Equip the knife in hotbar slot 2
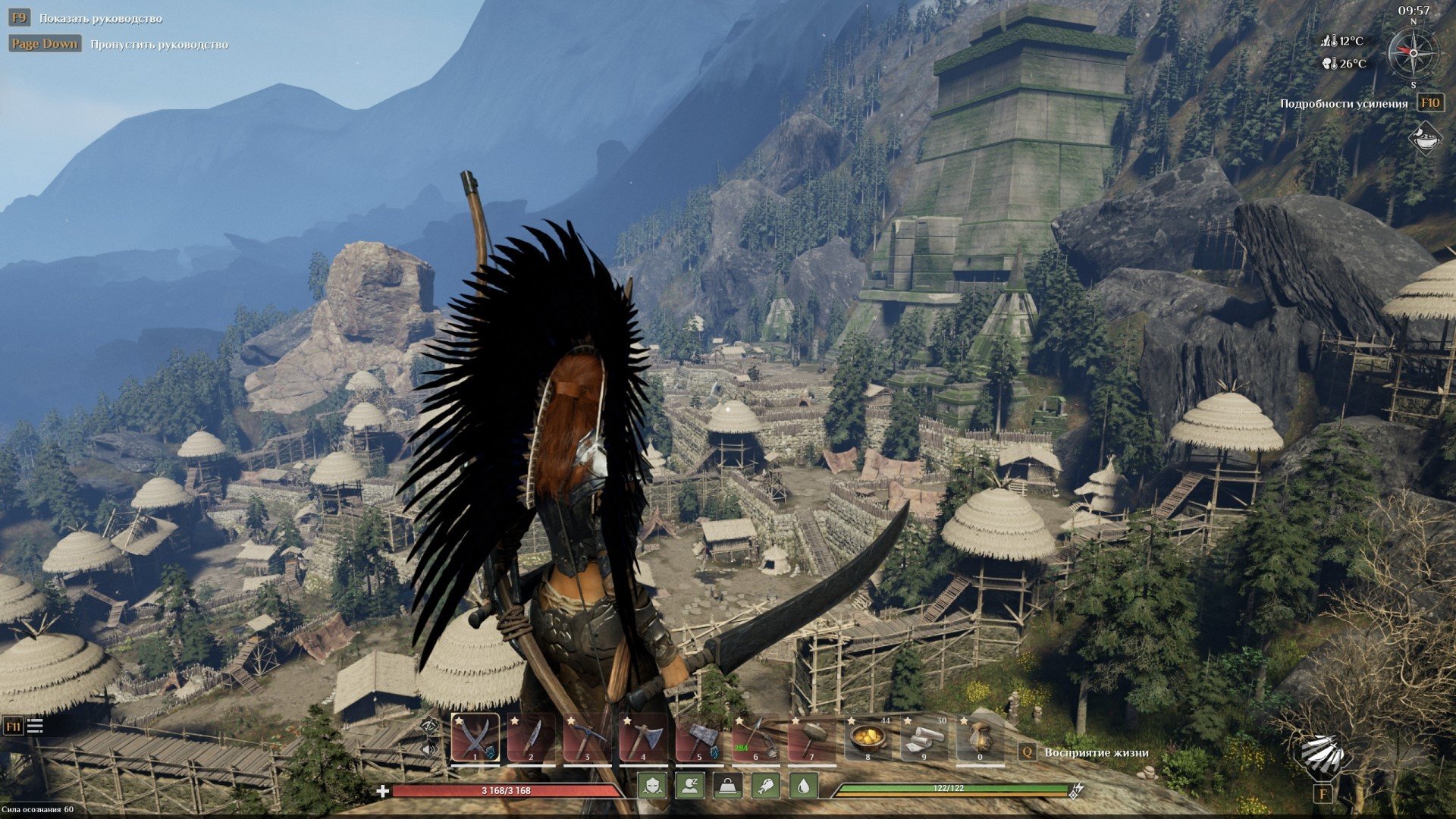 pos(531,738)
